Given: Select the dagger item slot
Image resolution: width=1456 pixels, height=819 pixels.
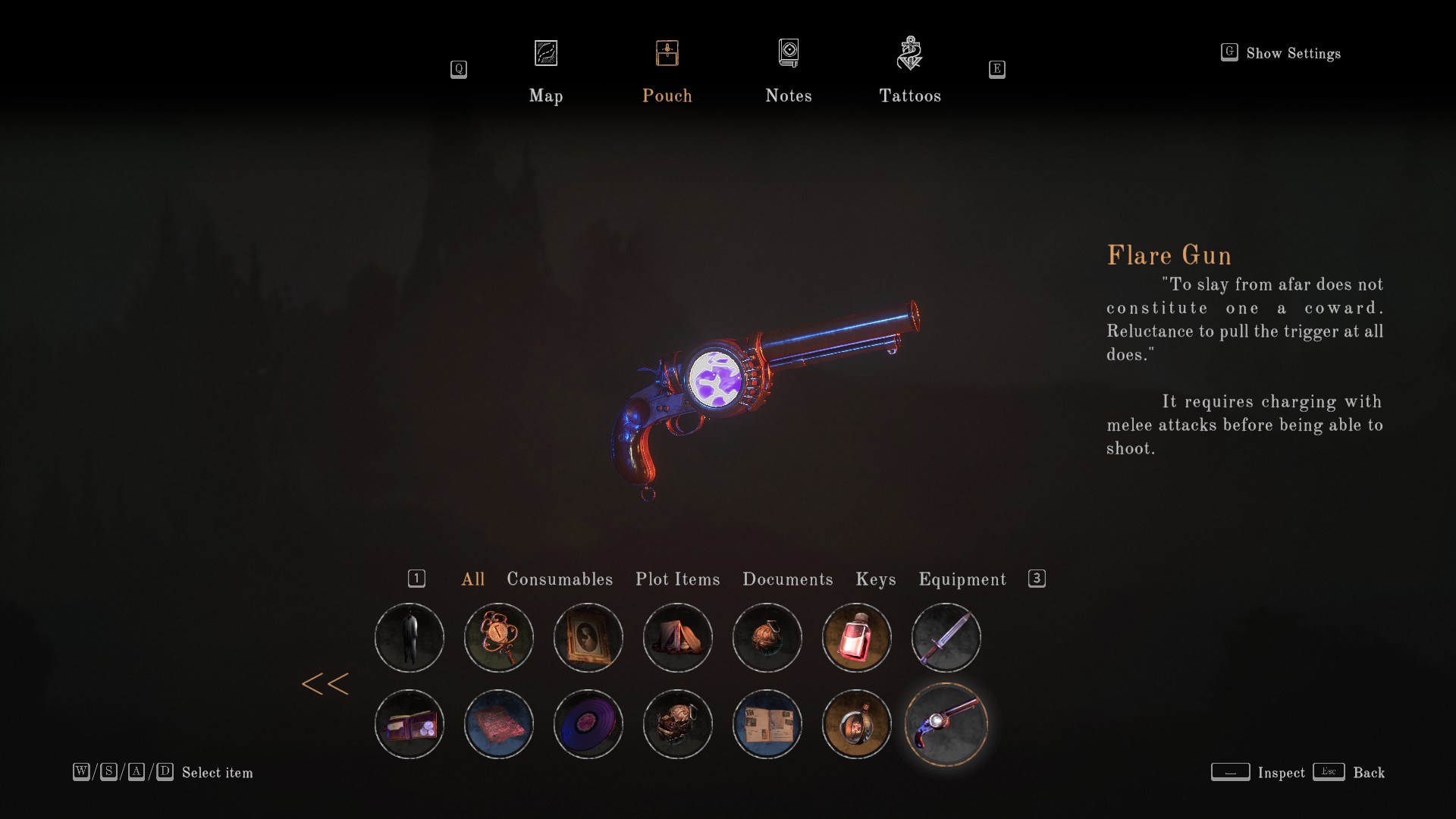Looking at the screenshot, I should [x=946, y=638].
